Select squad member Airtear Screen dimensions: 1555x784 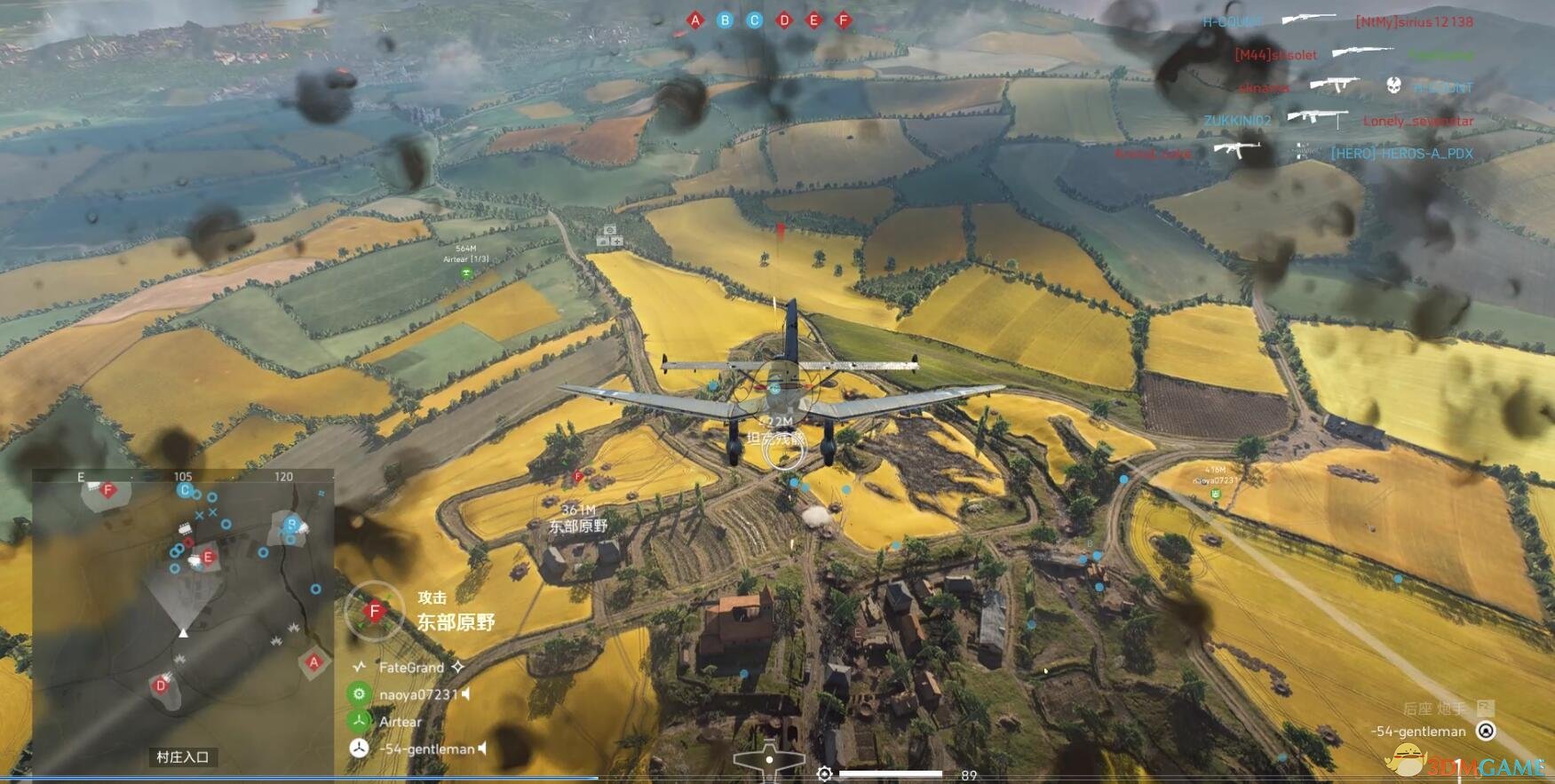[x=400, y=722]
